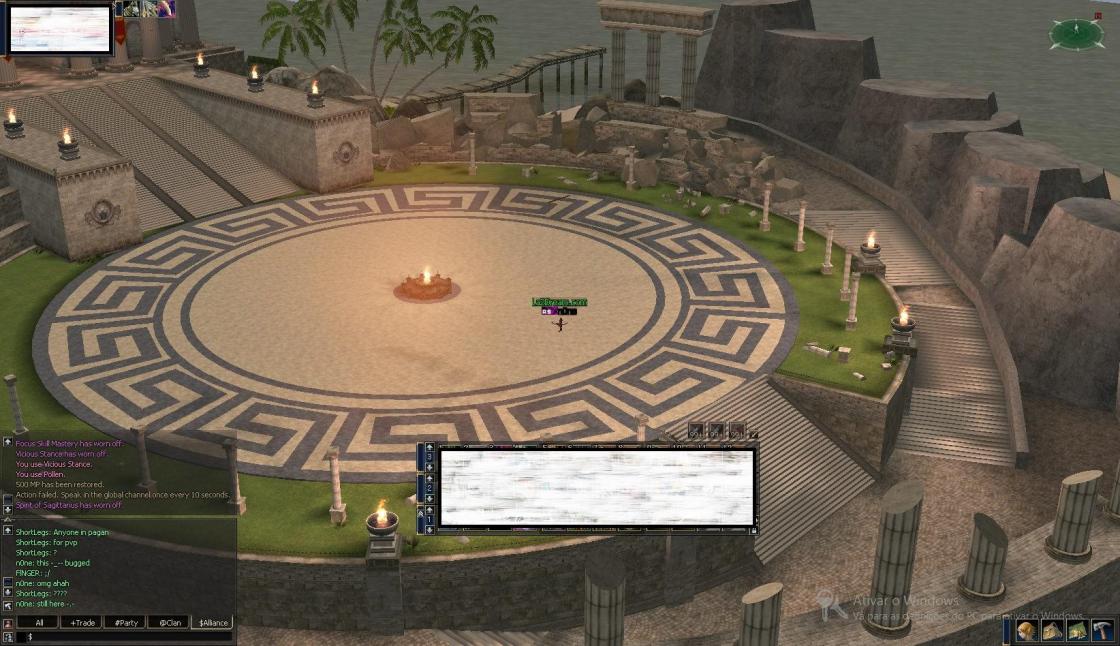This screenshot has width=1120, height=646.
Task: Select the n0ne: still here chat message
Action: (x=45, y=604)
